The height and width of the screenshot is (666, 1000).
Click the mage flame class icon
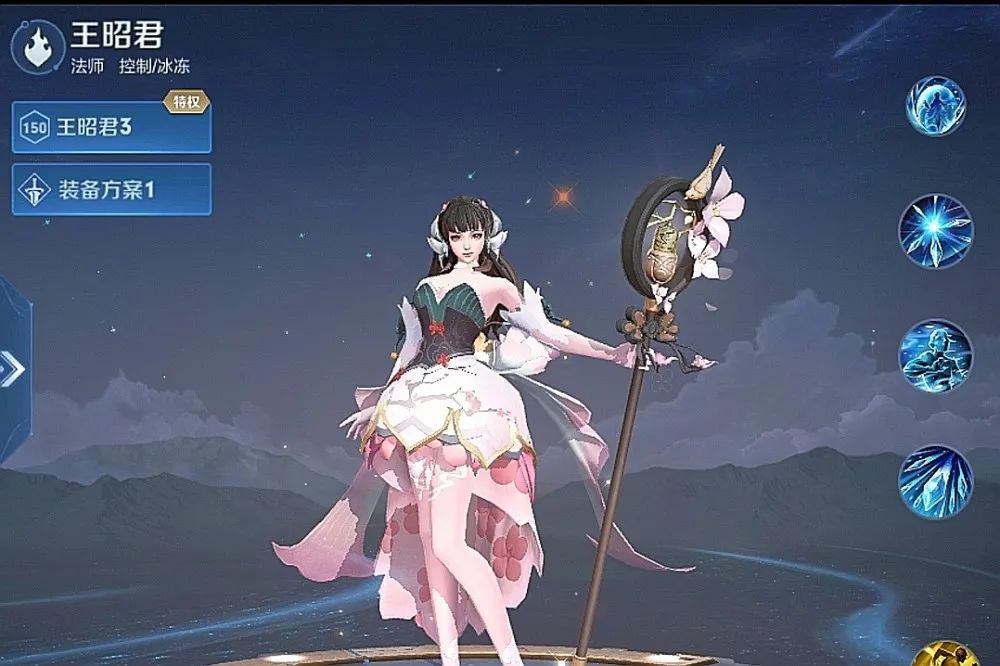point(38,48)
